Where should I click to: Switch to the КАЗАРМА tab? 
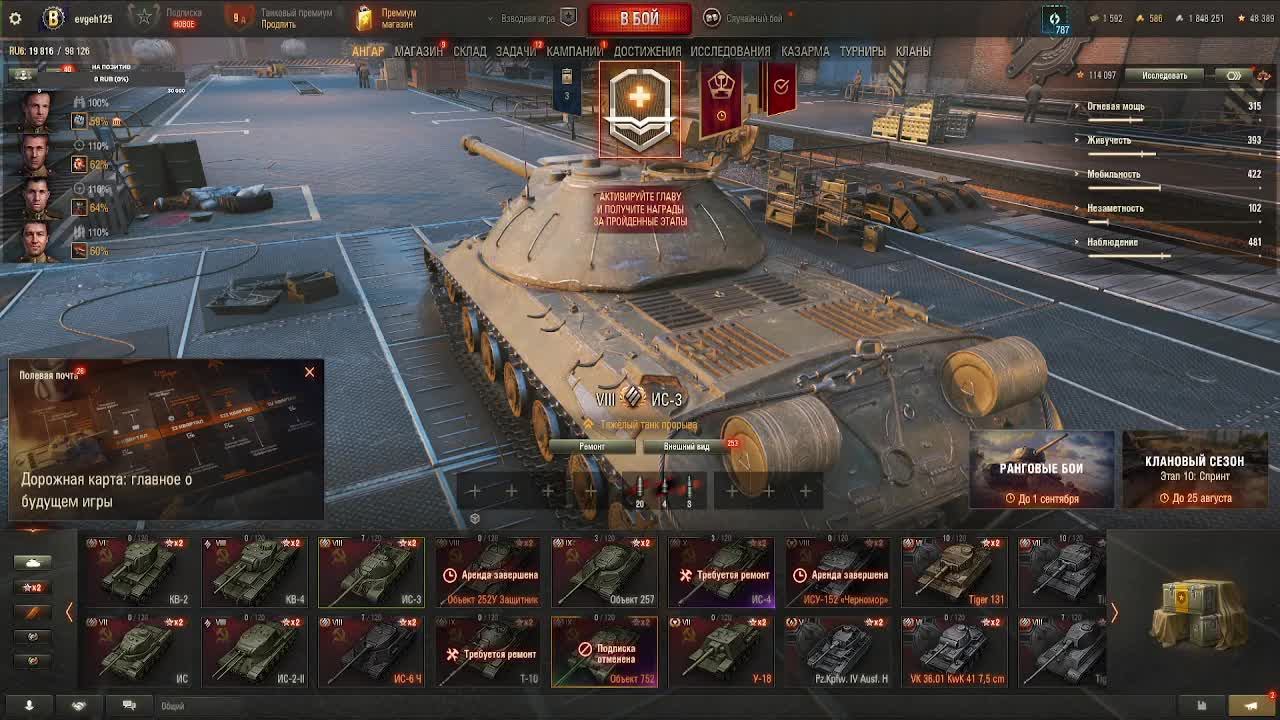point(805,51)
